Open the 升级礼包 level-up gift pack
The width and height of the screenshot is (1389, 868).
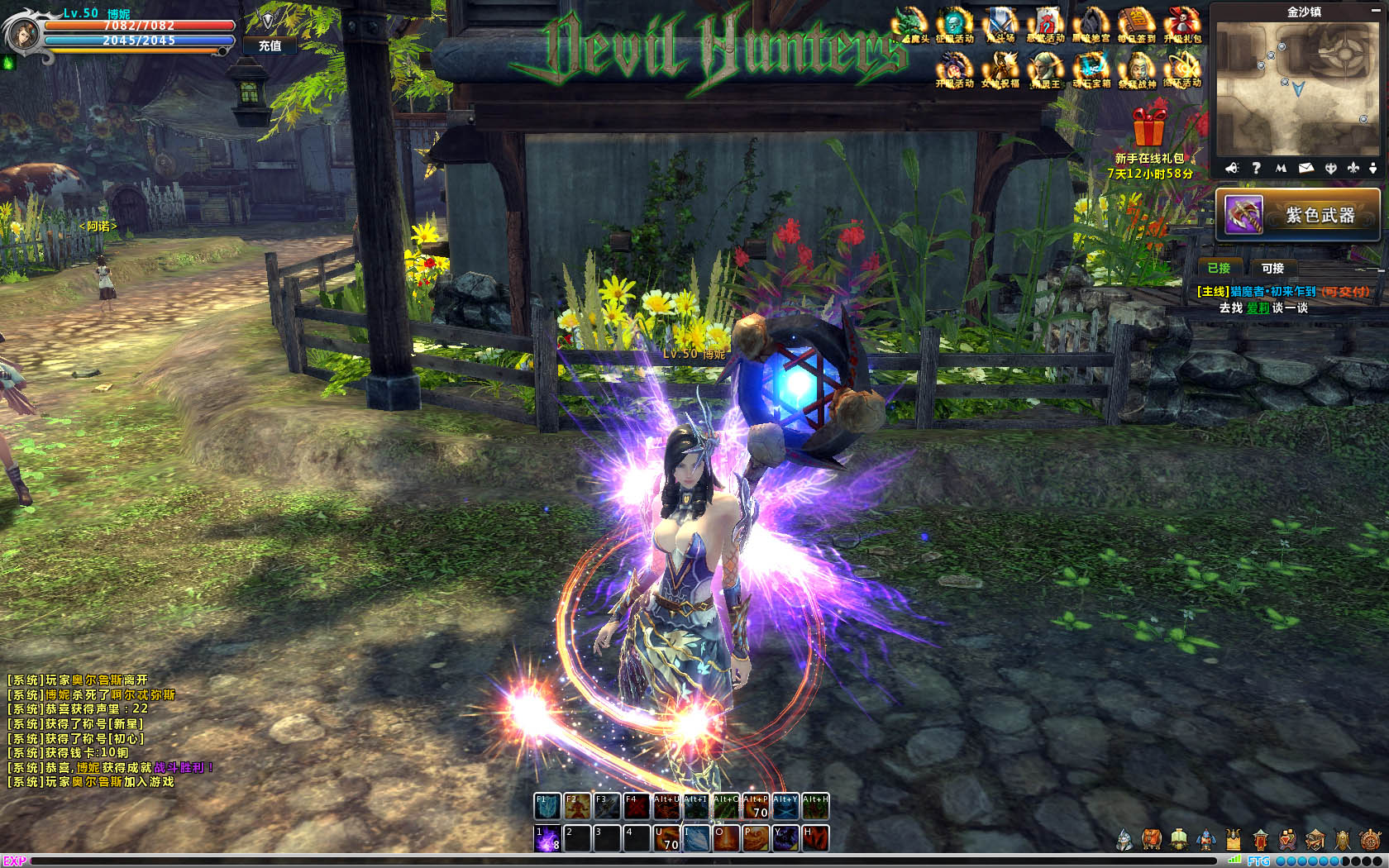pos(1182,25)
